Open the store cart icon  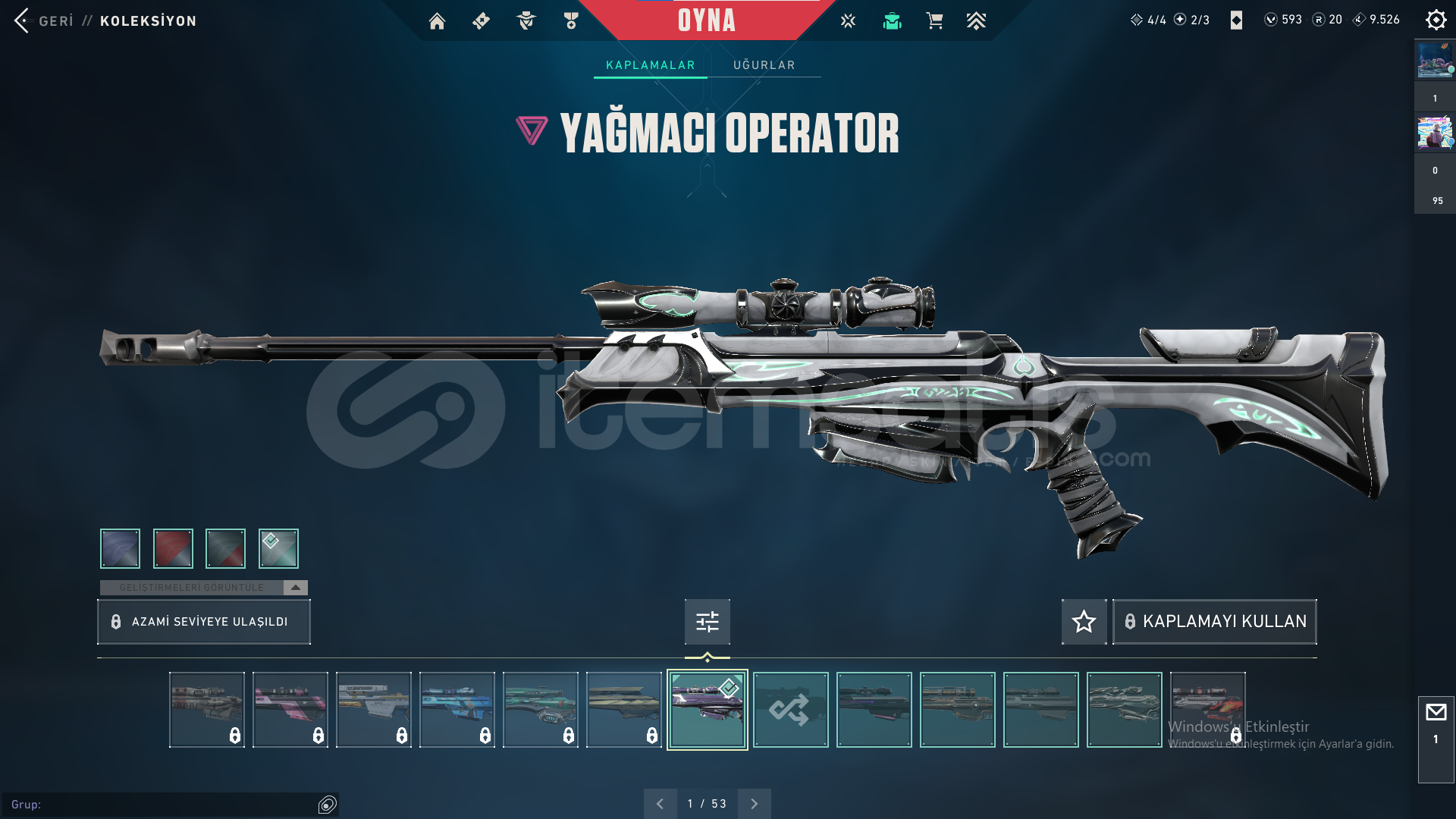(x=934, y=21)
